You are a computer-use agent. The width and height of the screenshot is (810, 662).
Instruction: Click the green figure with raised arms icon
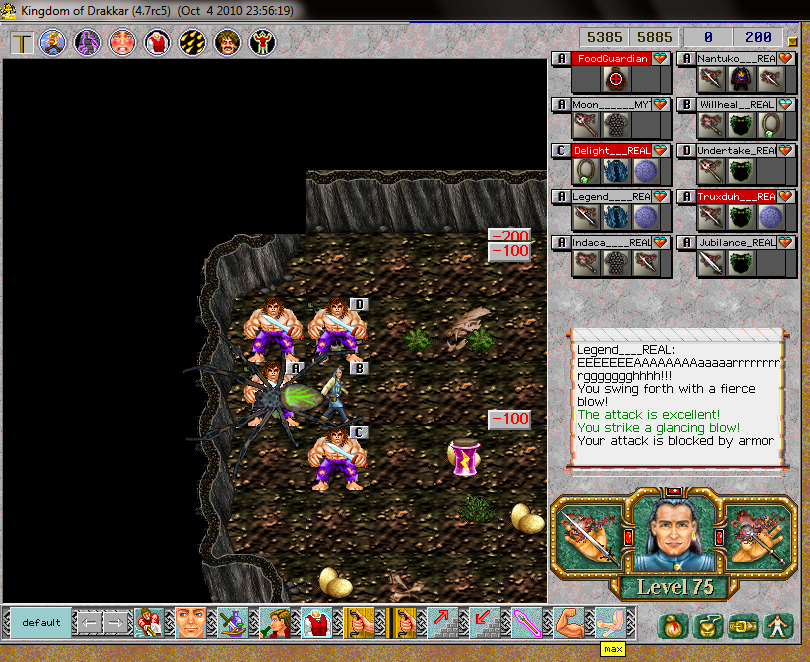pyautogui.click(x=262, y=43)
